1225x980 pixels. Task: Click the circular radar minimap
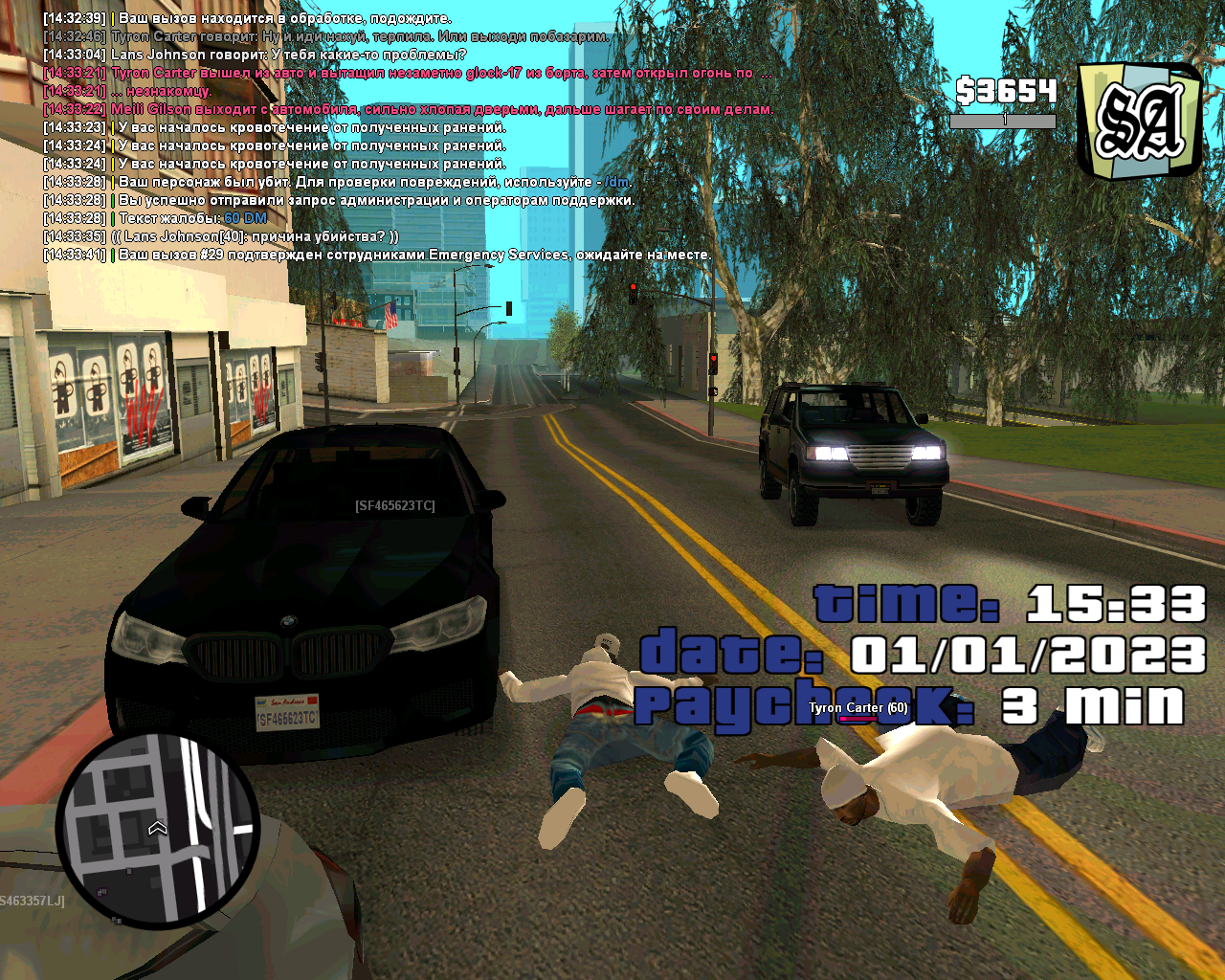[x=158, y=831]
